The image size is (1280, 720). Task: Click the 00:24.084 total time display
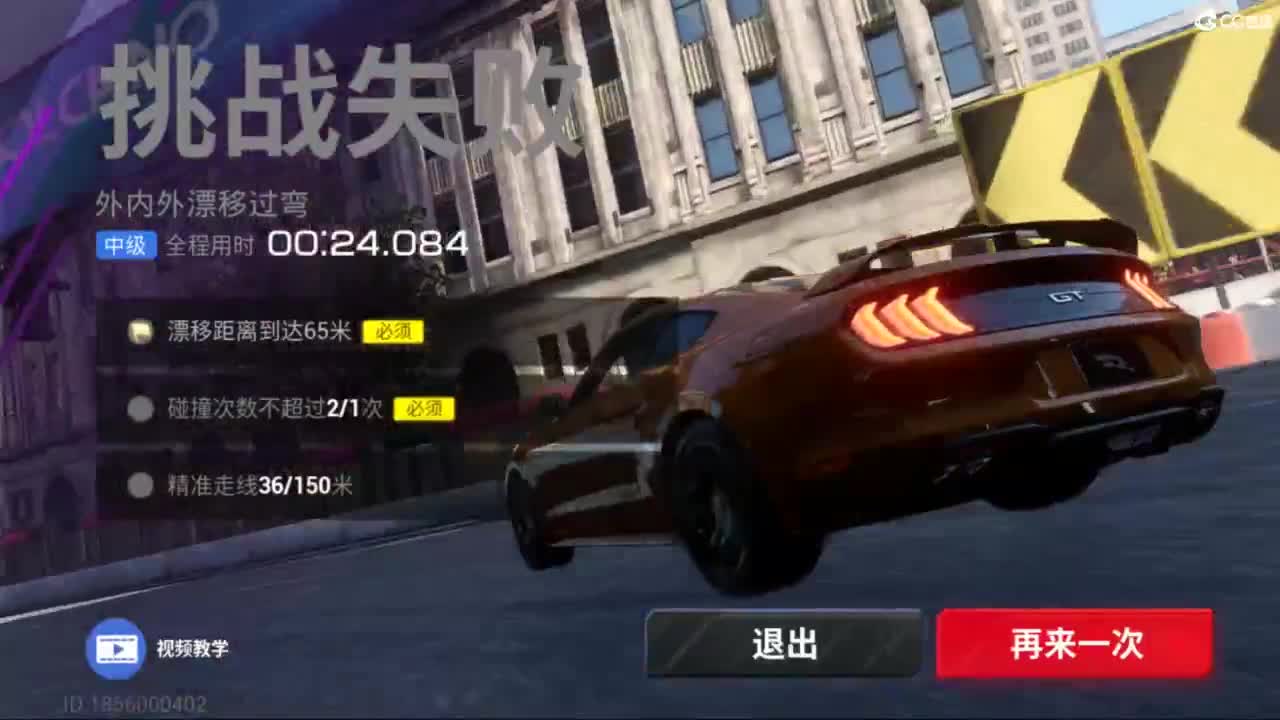point(370,242)
